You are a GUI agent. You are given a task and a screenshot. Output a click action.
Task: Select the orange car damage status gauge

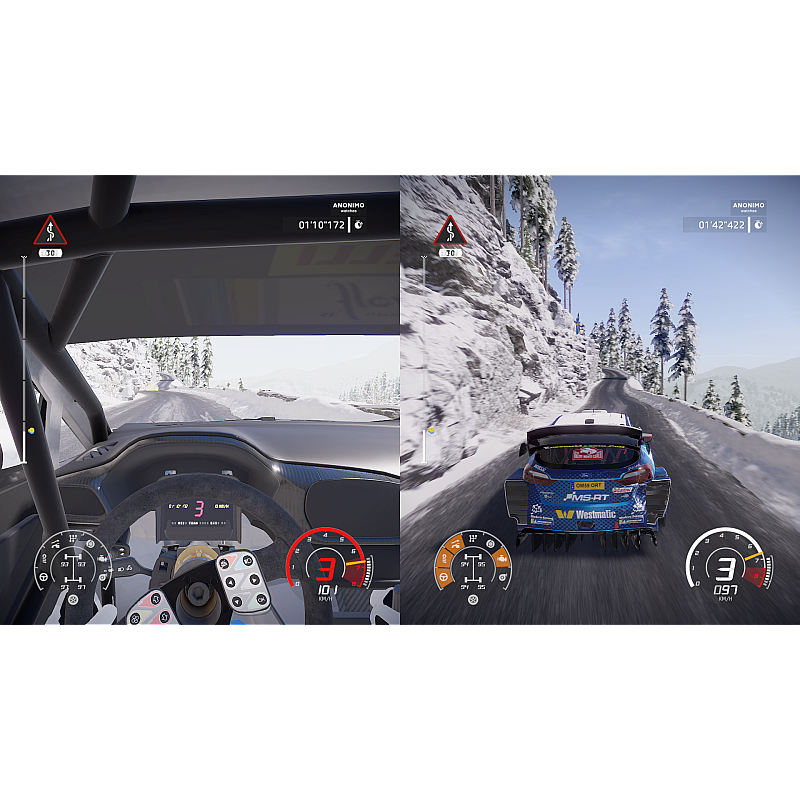click(473, 567)
